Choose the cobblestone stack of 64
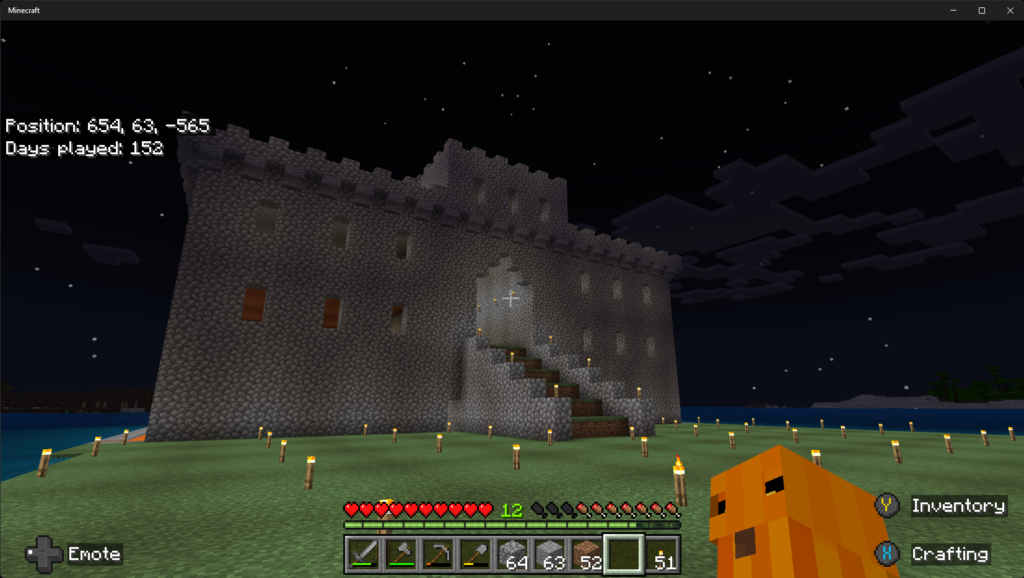Viewport: 1024px width, 578px height. tap(512, 554)
